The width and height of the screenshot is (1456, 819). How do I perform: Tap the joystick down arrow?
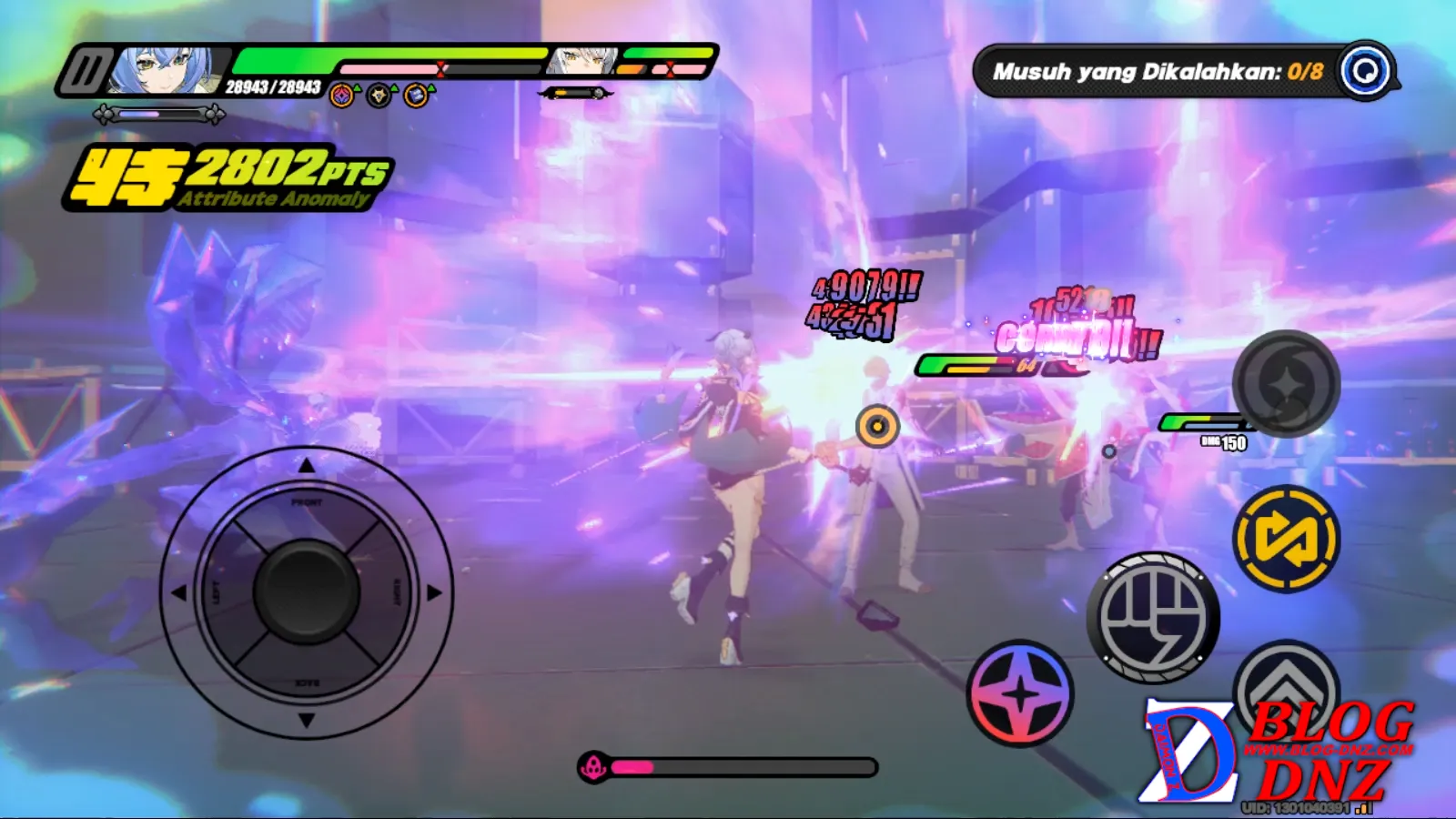tap(307, 720)
